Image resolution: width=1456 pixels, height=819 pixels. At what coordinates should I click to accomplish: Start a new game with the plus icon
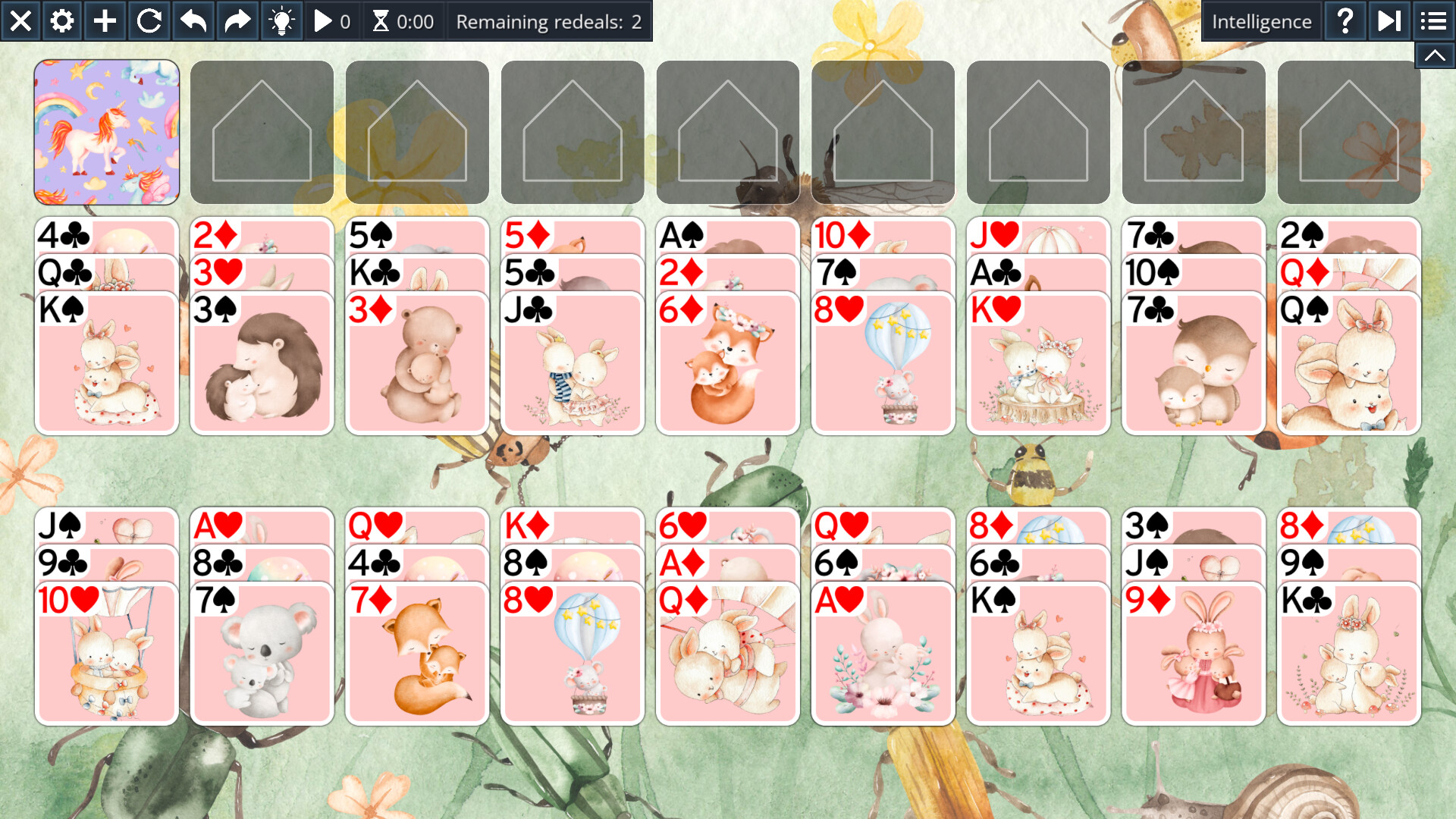tap(105, 20)
